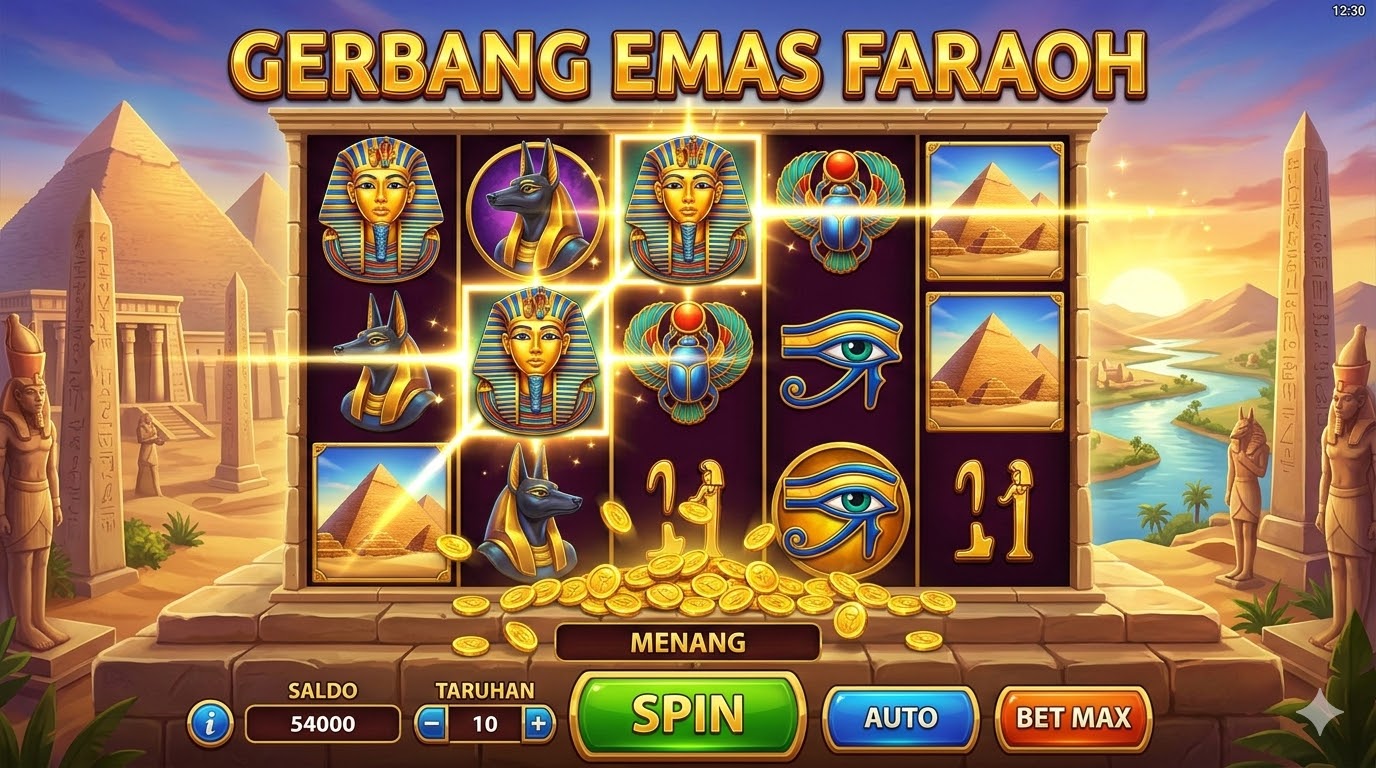
Task: Decrease the Taruhan bet with minus
Action: pyautogui.click(x=431, y=723)
